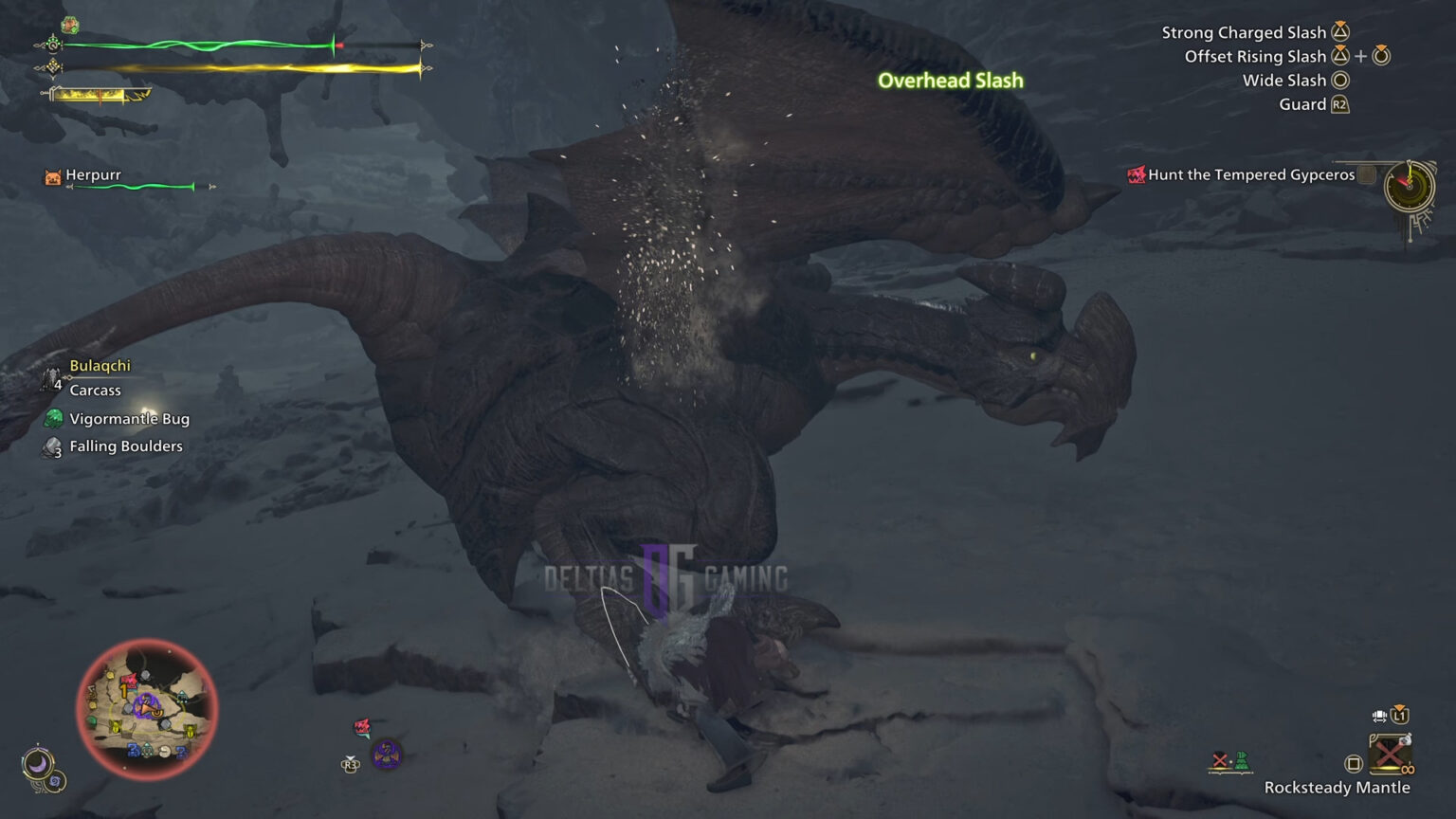This screenshot has width=1456, height=819.
Task: Switch to the Bulaqchi item category tab
Action: [100, 365]
